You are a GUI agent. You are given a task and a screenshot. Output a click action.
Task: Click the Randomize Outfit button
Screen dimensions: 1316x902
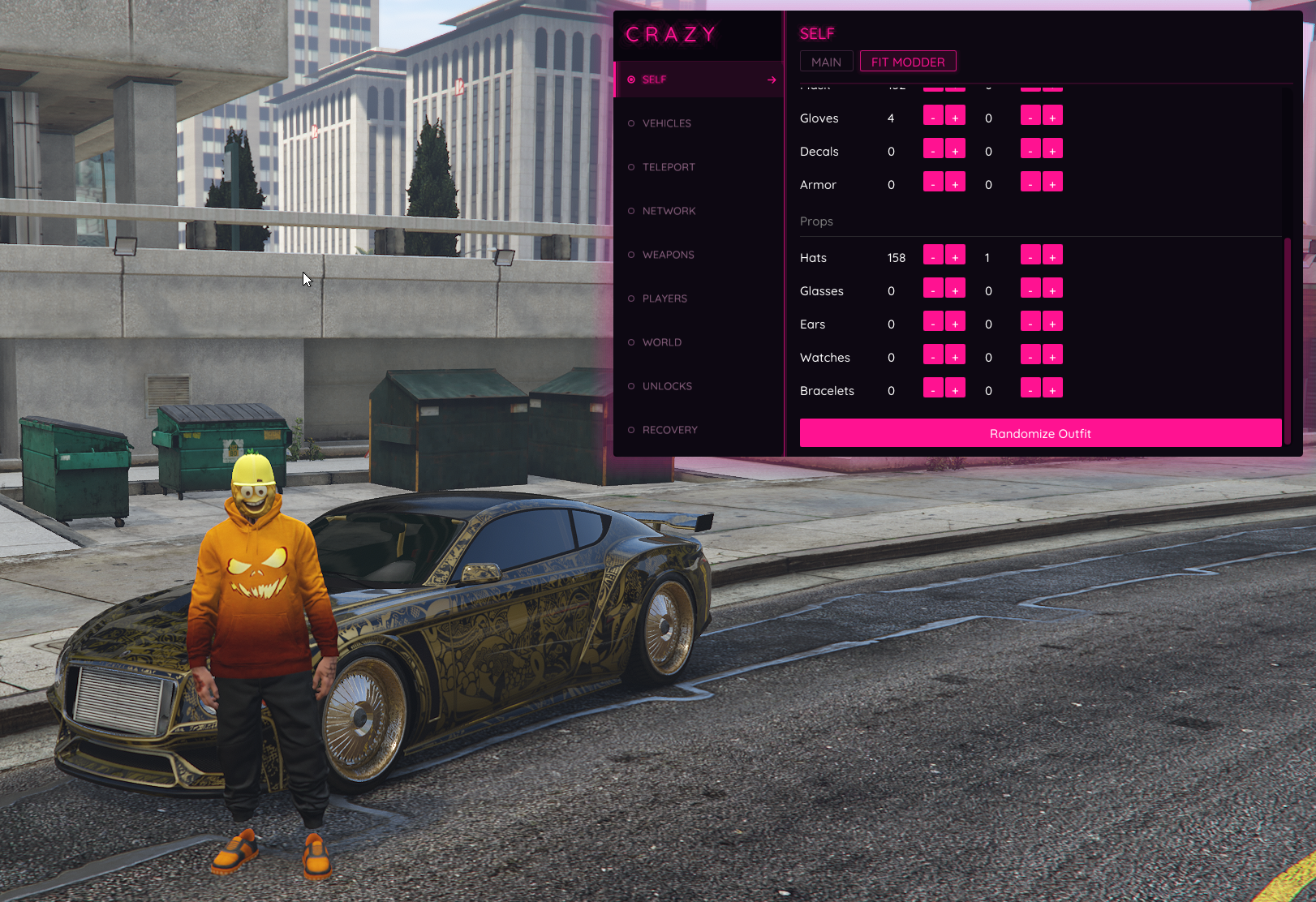click(1040, 433)
